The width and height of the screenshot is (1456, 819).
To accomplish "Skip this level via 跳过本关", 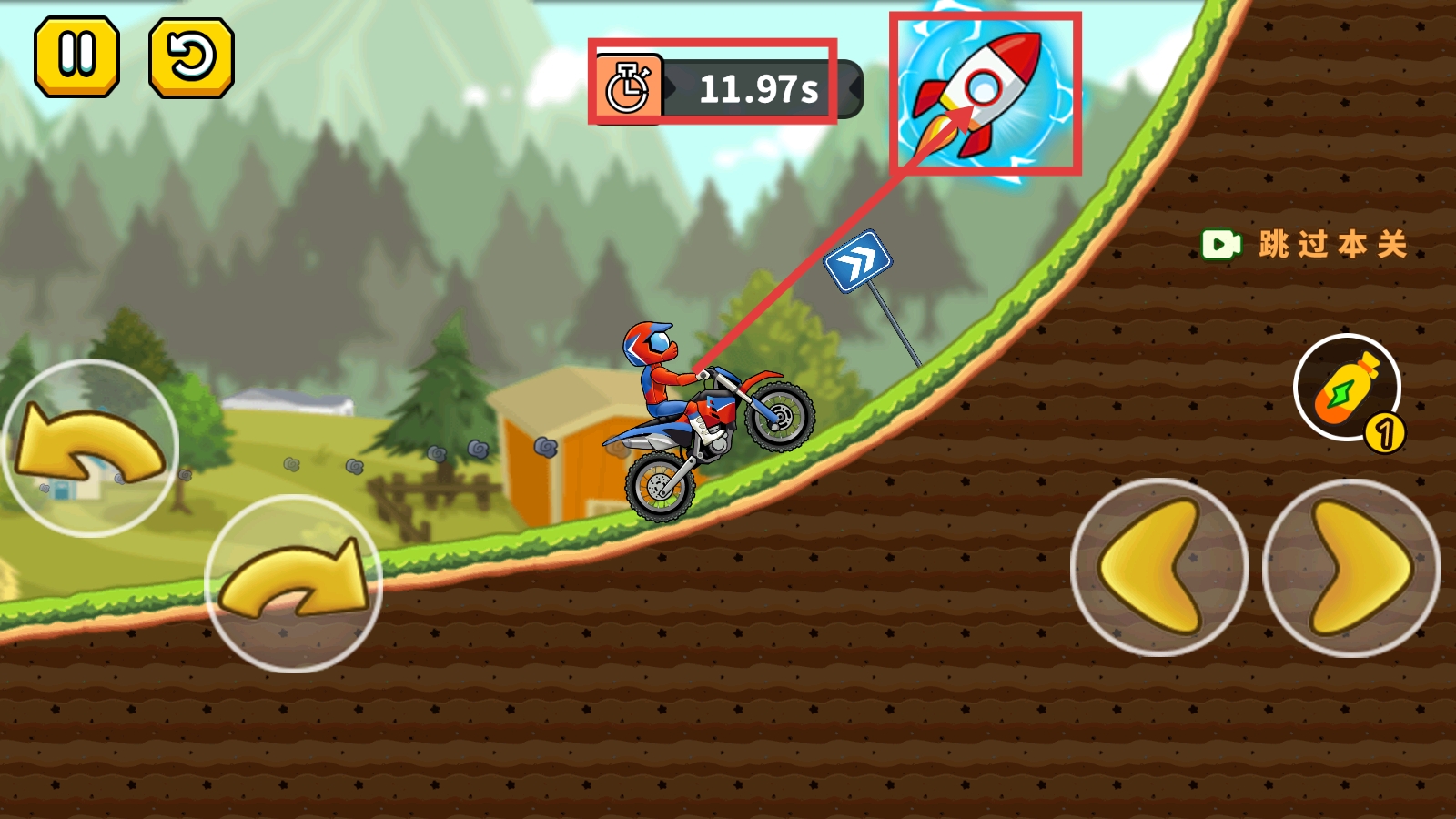I will (1307, 244).
